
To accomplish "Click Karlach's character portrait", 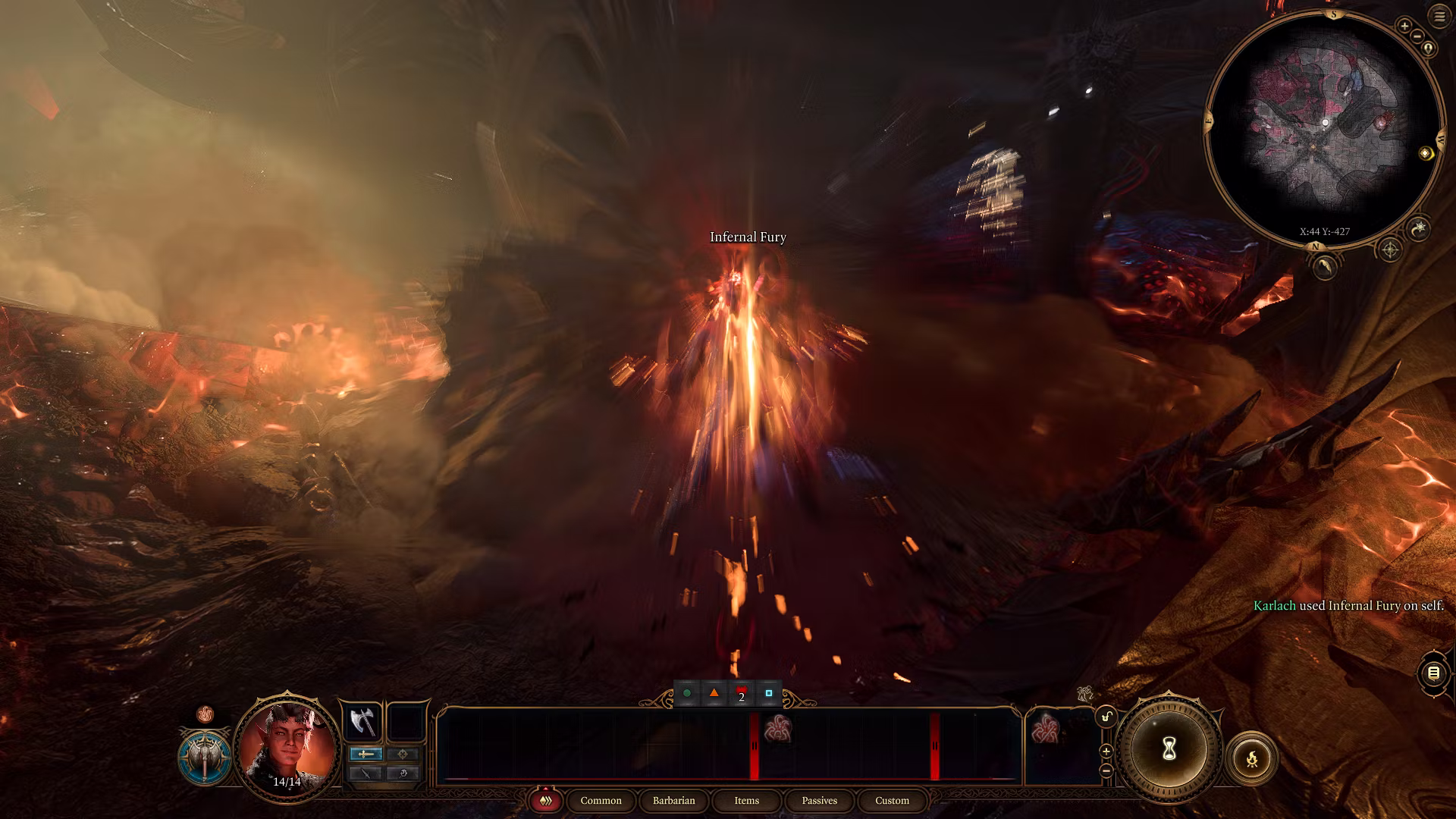I will tap(287, 746).
